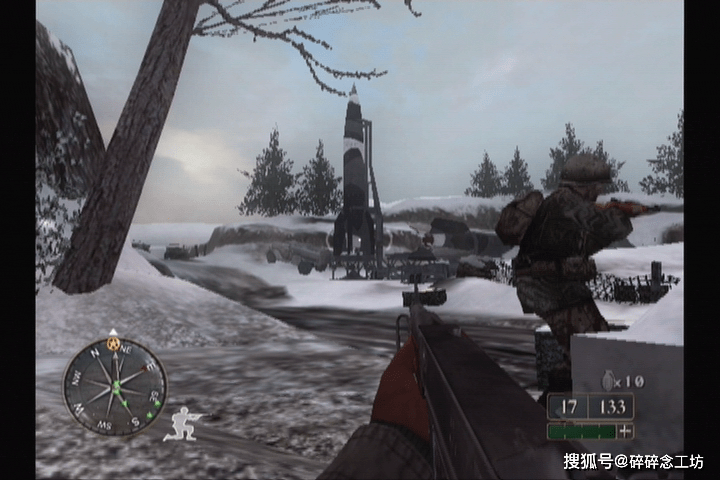Screen dimensions: 720x480
Task: Click the compass radar dial
Action: (x=114, y=386)
